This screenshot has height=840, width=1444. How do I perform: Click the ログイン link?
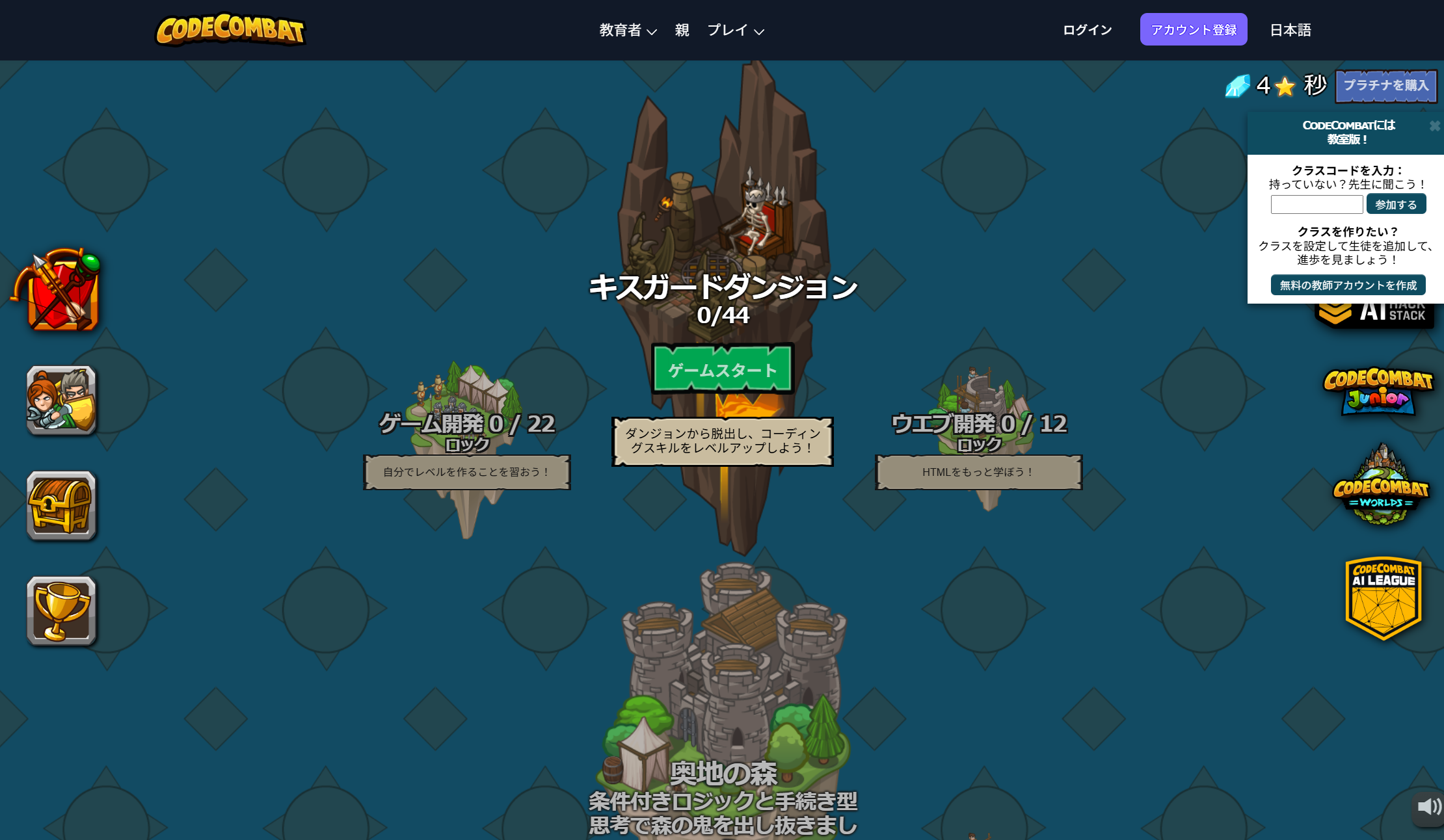point(1087,30)
